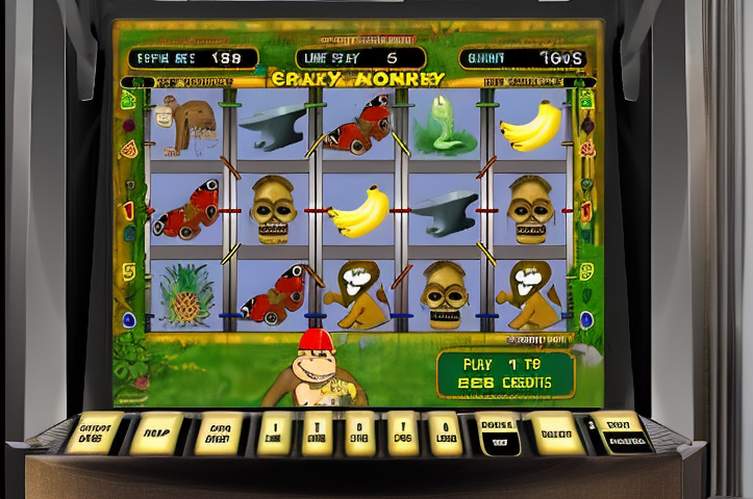This screenshot has height=499, width=753.
Task: Set the wager with Max Bet
Action: tap(557, 434)
